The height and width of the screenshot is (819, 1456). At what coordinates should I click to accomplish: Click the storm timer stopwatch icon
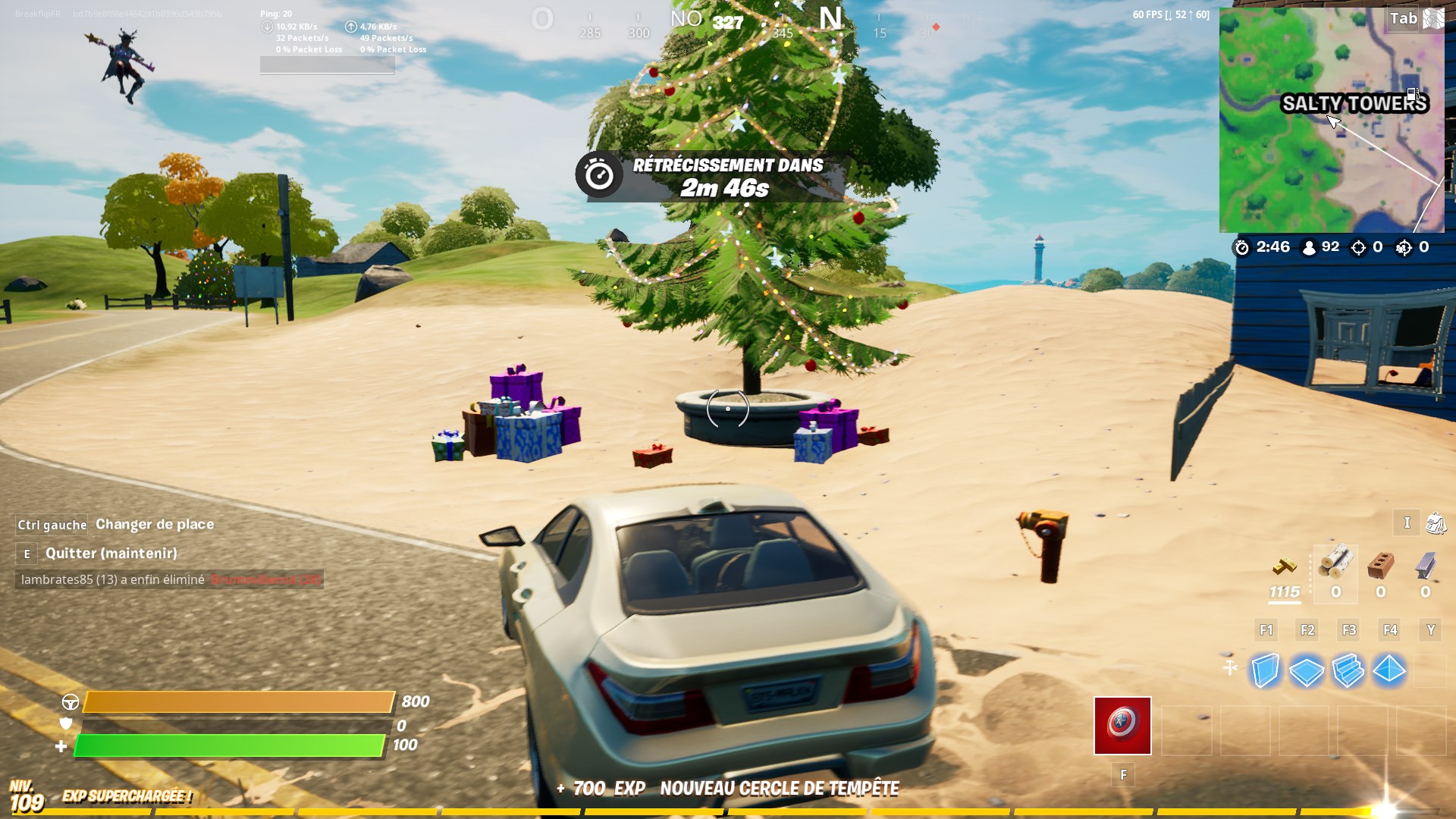[x=1241, y=247]
